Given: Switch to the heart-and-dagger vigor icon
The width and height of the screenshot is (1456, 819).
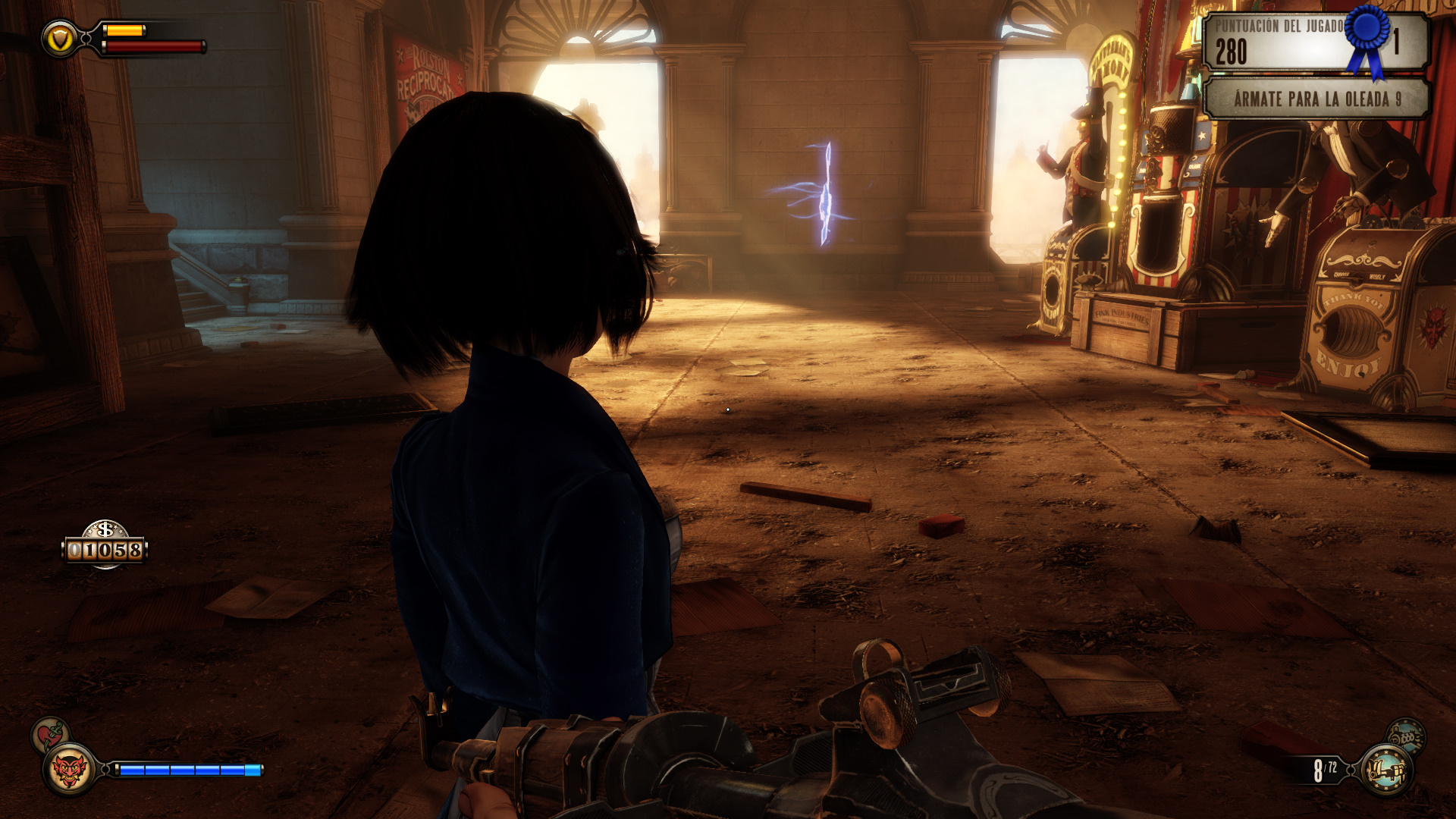Looking at the screenshot, I should tap(49, 734).
